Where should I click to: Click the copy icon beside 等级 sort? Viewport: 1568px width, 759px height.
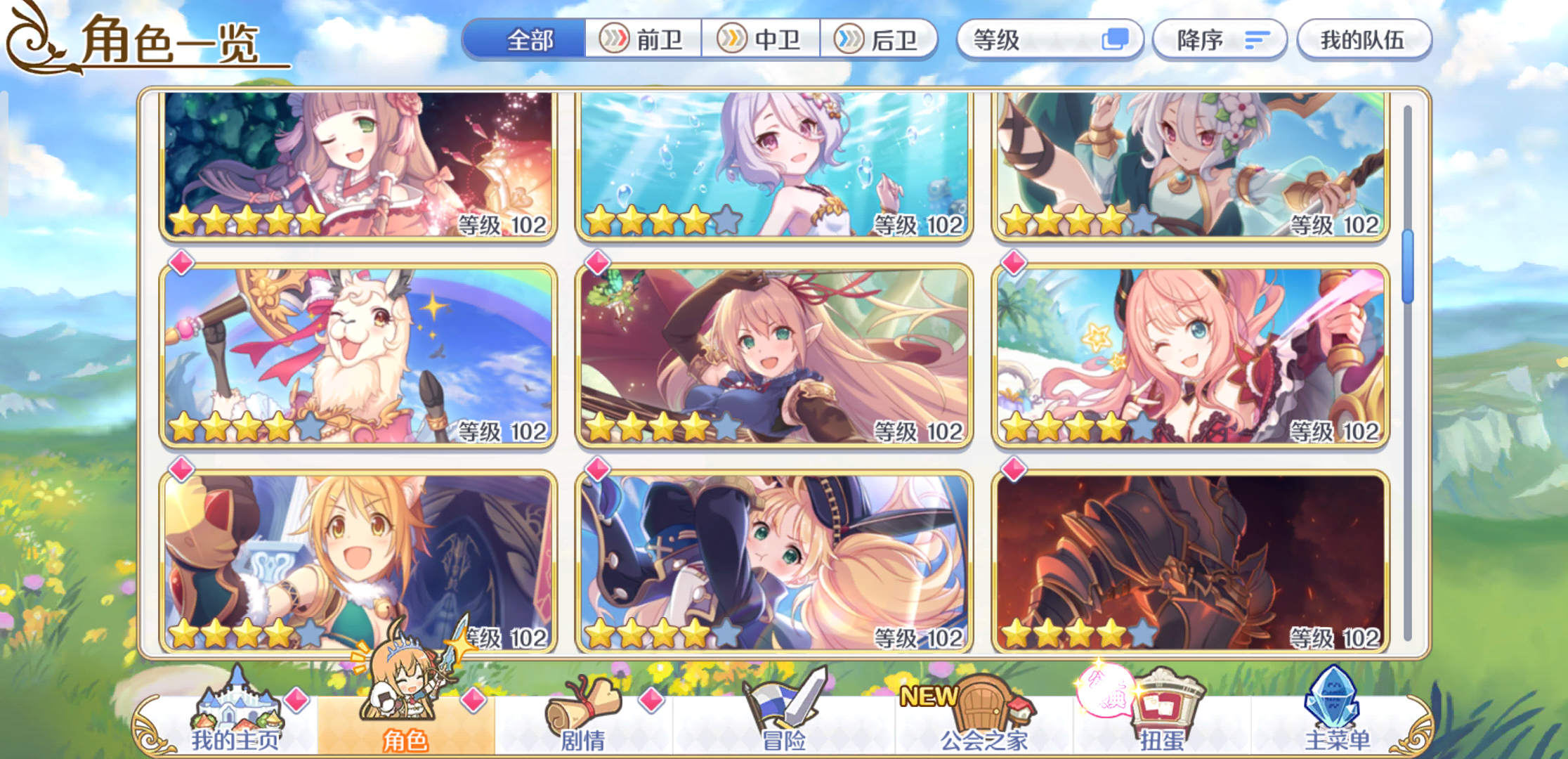[1116, 40]
